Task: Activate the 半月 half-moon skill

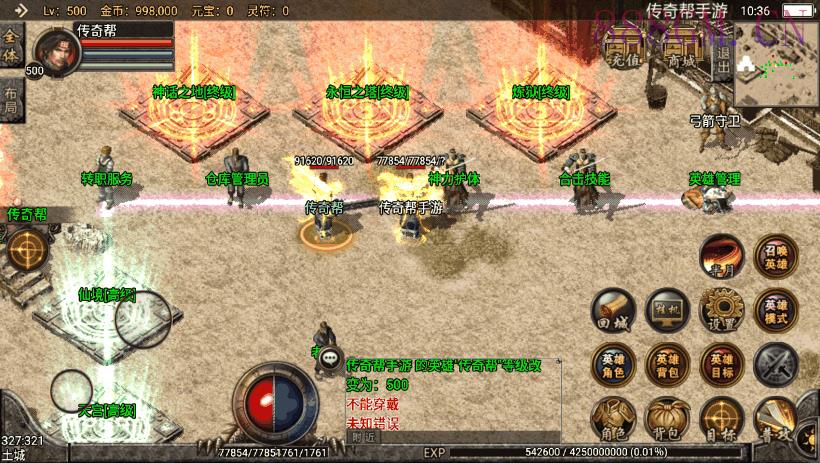Action: [x=720, y=256]
